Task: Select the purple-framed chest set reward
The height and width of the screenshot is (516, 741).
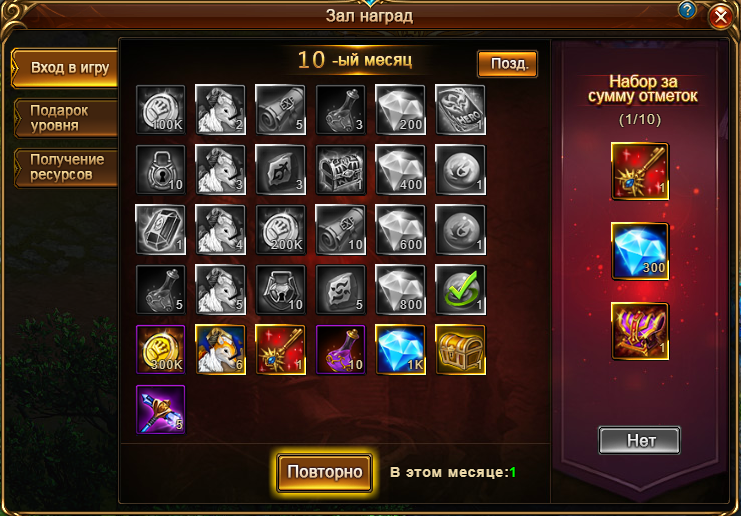Action: [x=640, y=330]
